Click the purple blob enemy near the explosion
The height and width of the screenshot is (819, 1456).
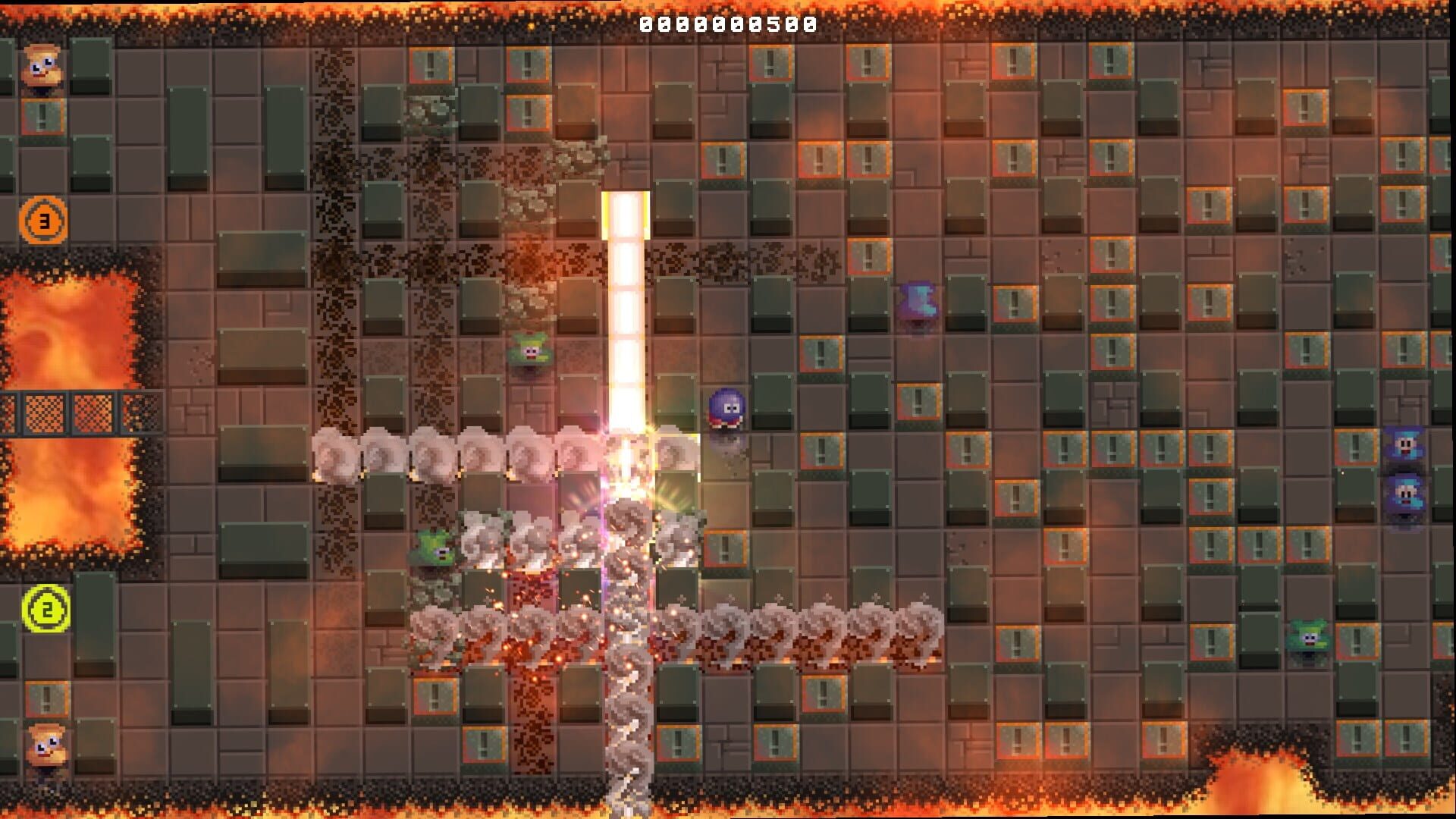coord(726,408)
